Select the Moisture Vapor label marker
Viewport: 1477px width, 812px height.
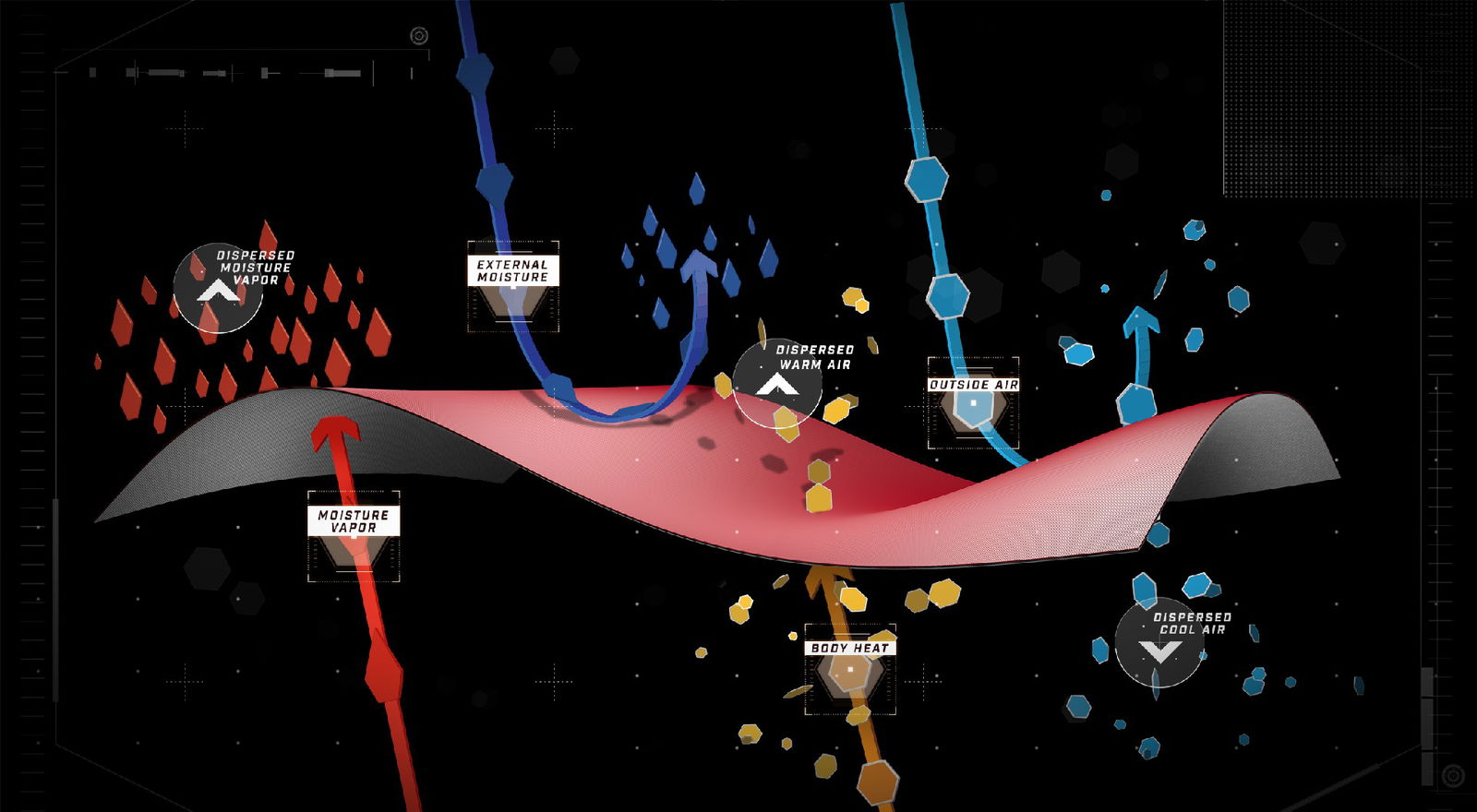354,536
